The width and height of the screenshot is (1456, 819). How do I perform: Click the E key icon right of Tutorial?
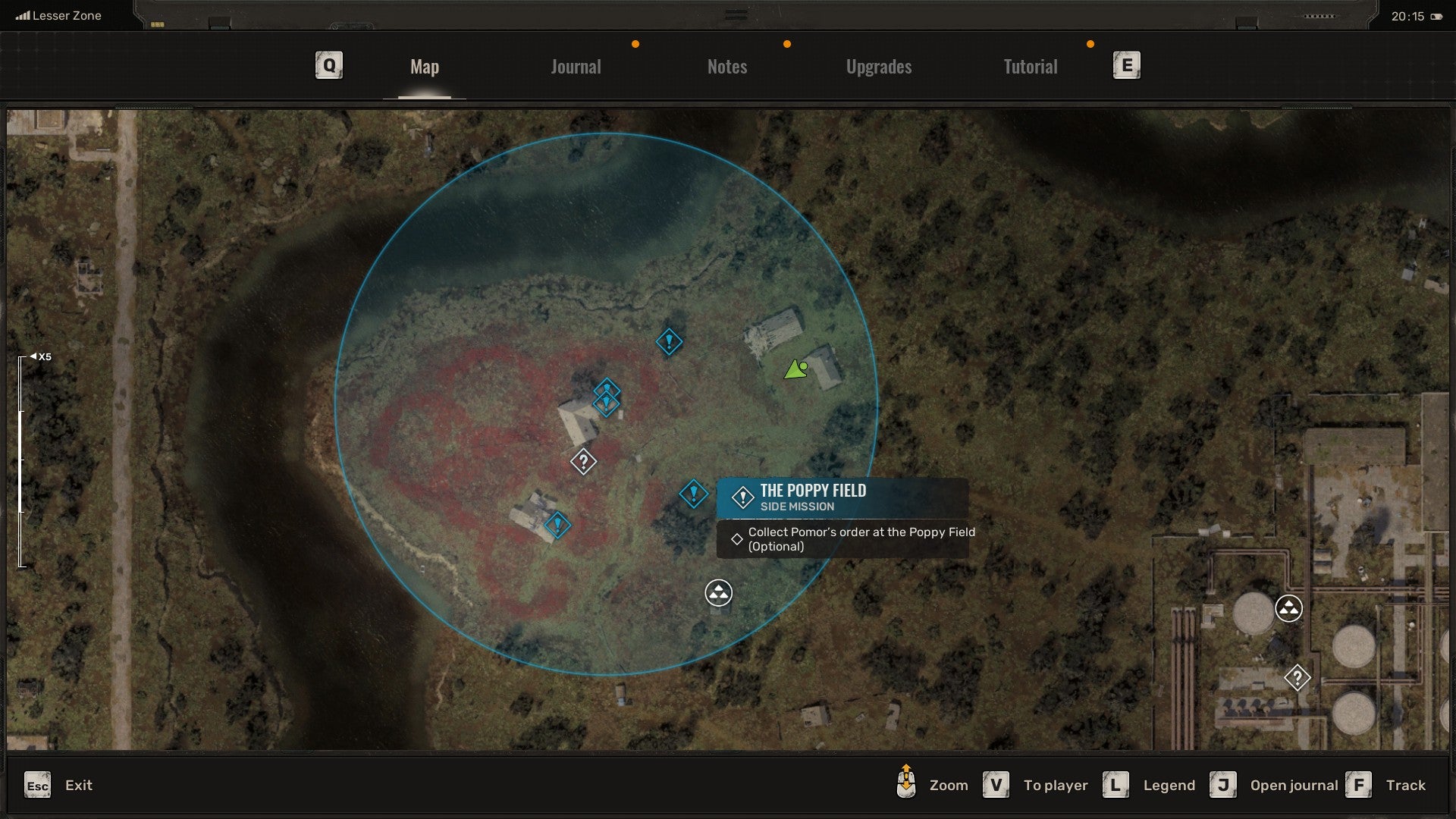click(x=1128, y=65)
